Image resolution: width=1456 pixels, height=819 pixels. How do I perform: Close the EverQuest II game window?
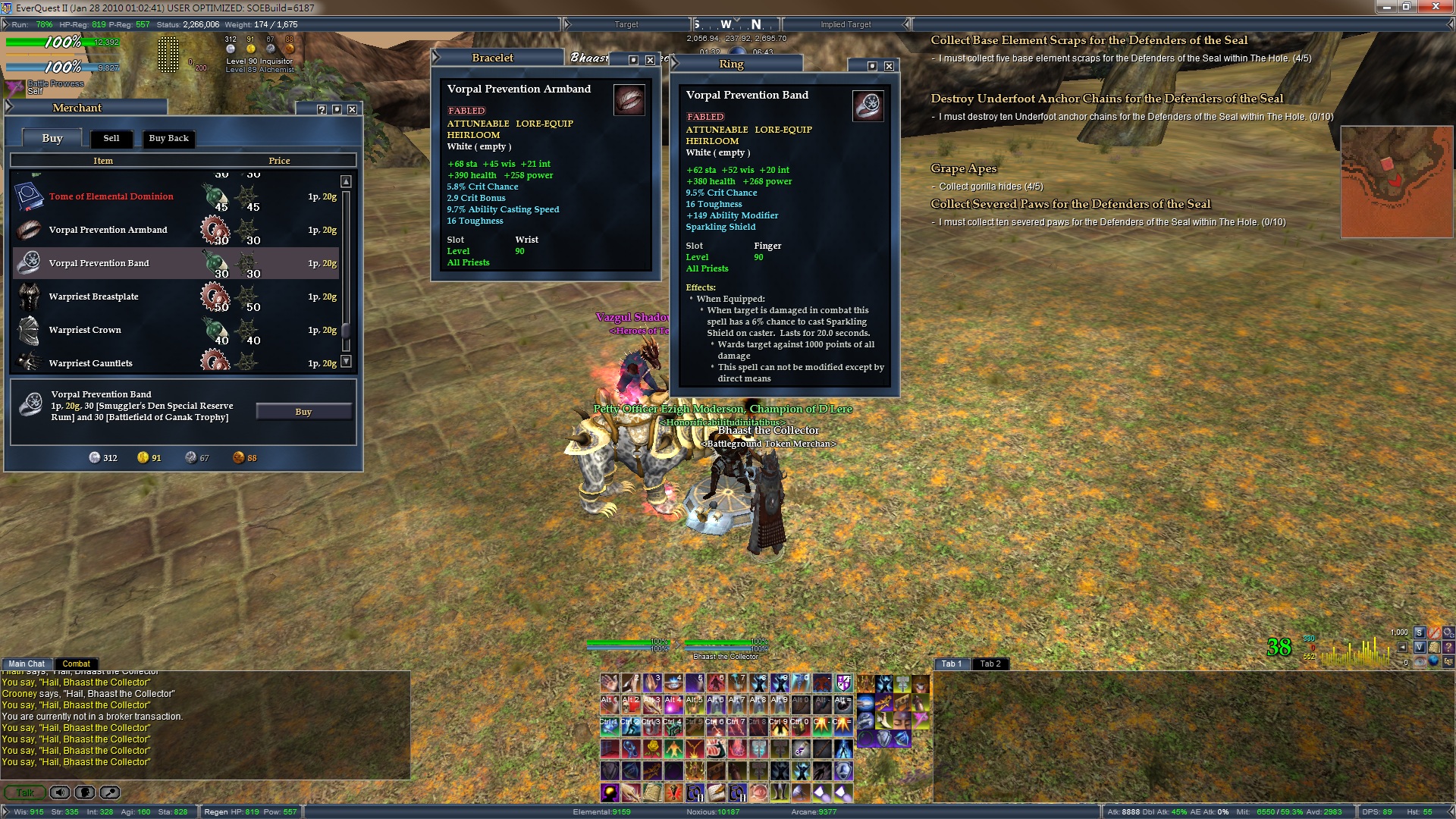pos(1436,7)
